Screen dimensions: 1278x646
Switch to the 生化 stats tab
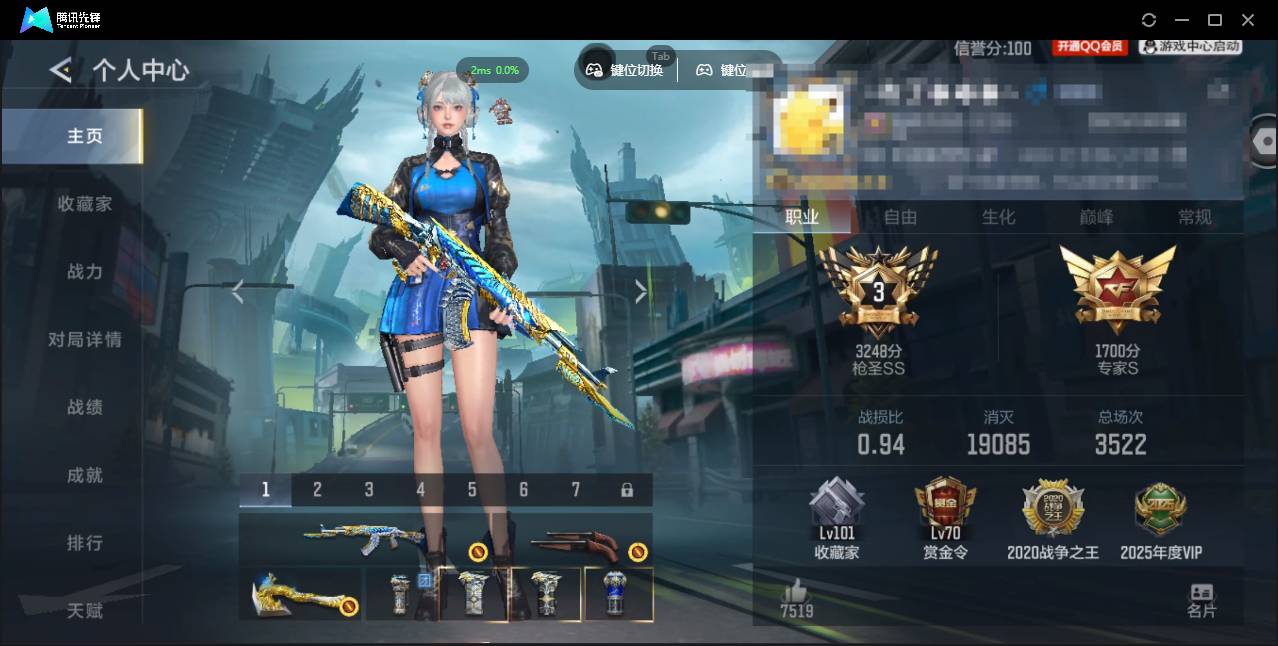[x=998, y=217]
